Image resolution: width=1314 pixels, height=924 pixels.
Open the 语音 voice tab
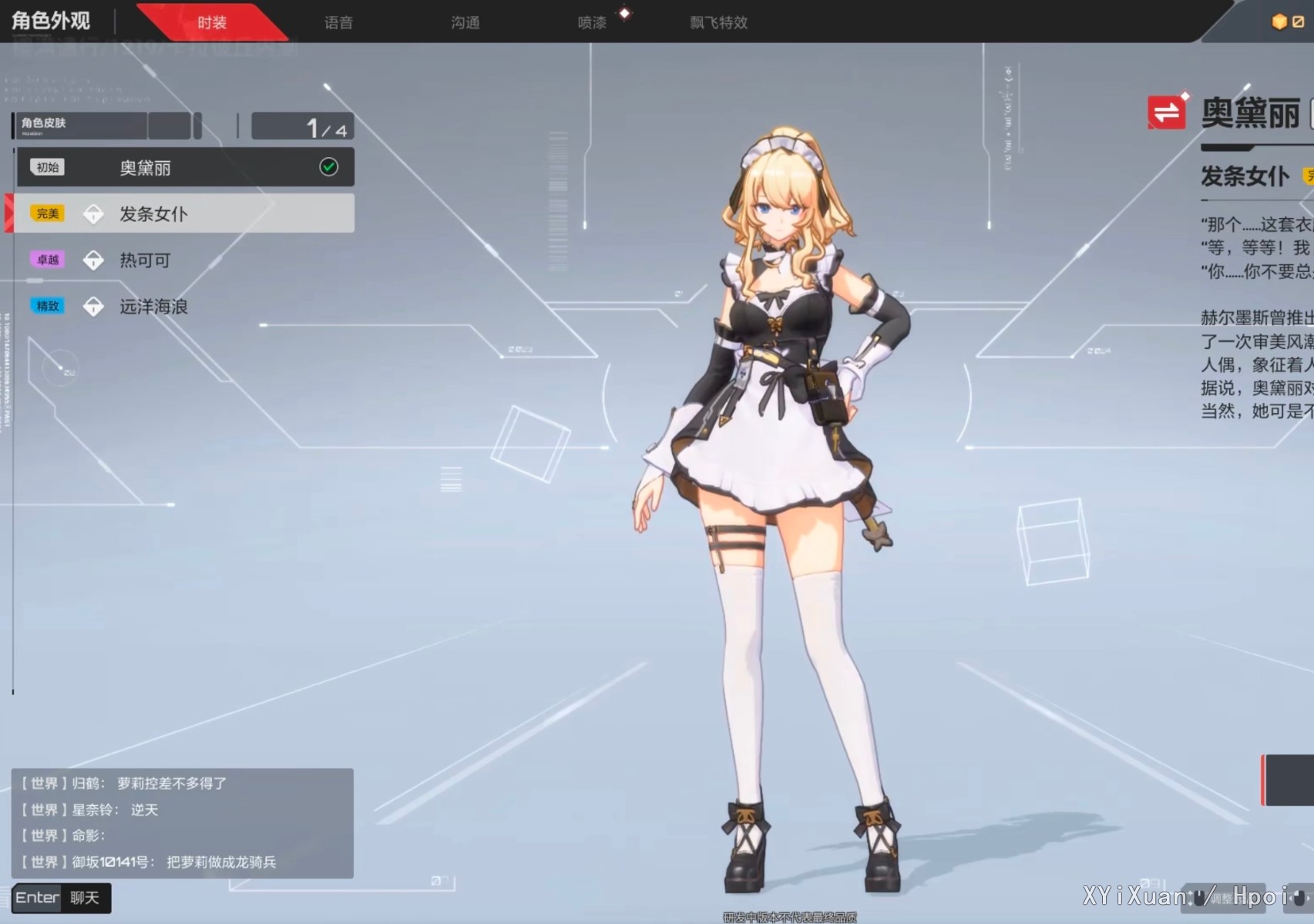(338, 22)
